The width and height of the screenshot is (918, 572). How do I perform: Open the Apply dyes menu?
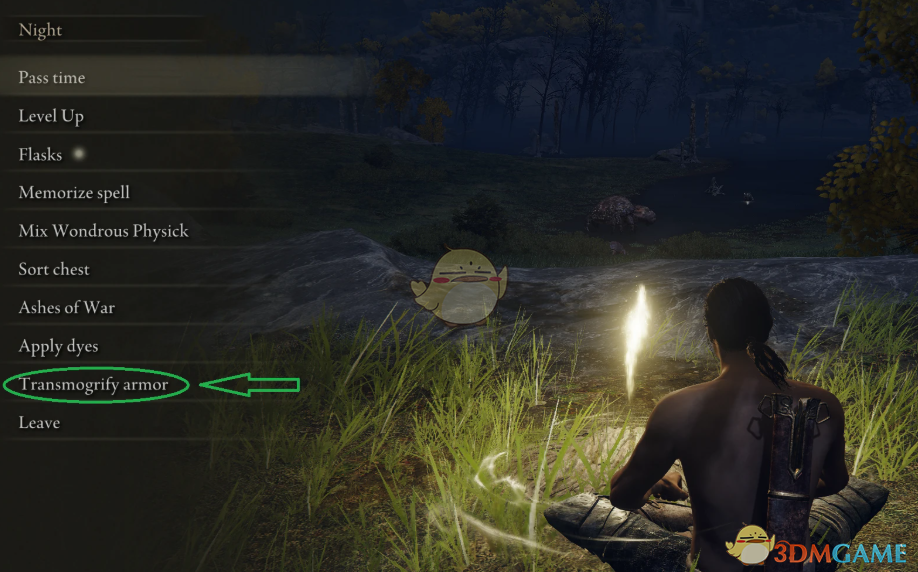pos(58,346)
